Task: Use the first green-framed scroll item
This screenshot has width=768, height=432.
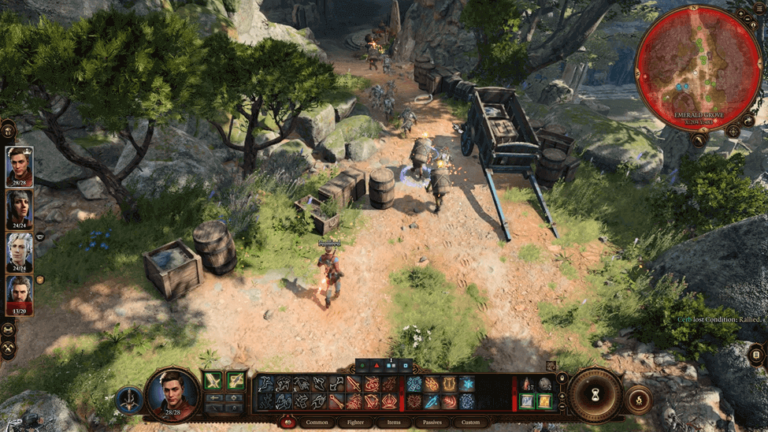Action: [527, 401]
